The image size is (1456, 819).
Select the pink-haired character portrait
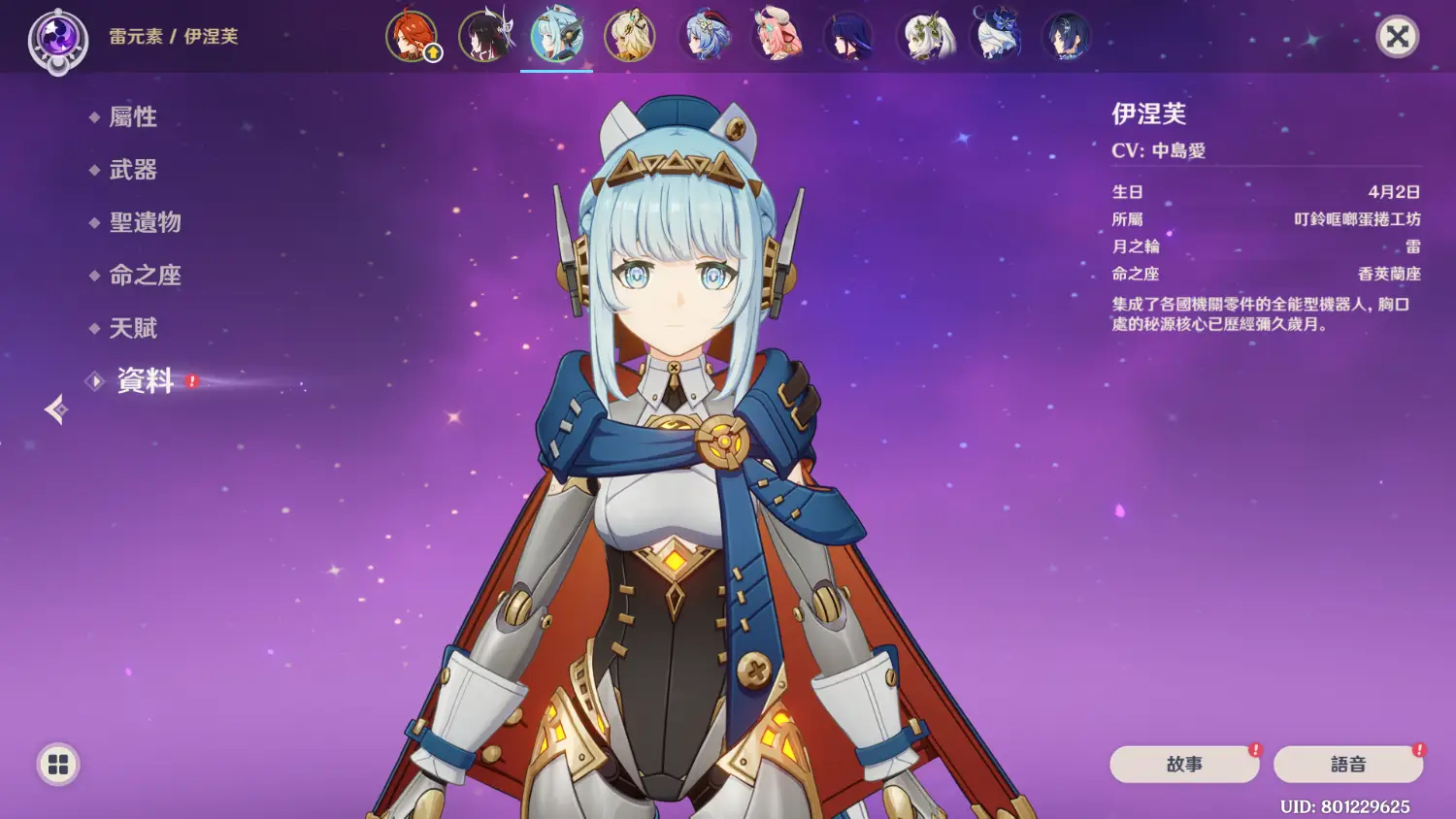point(777,37)
